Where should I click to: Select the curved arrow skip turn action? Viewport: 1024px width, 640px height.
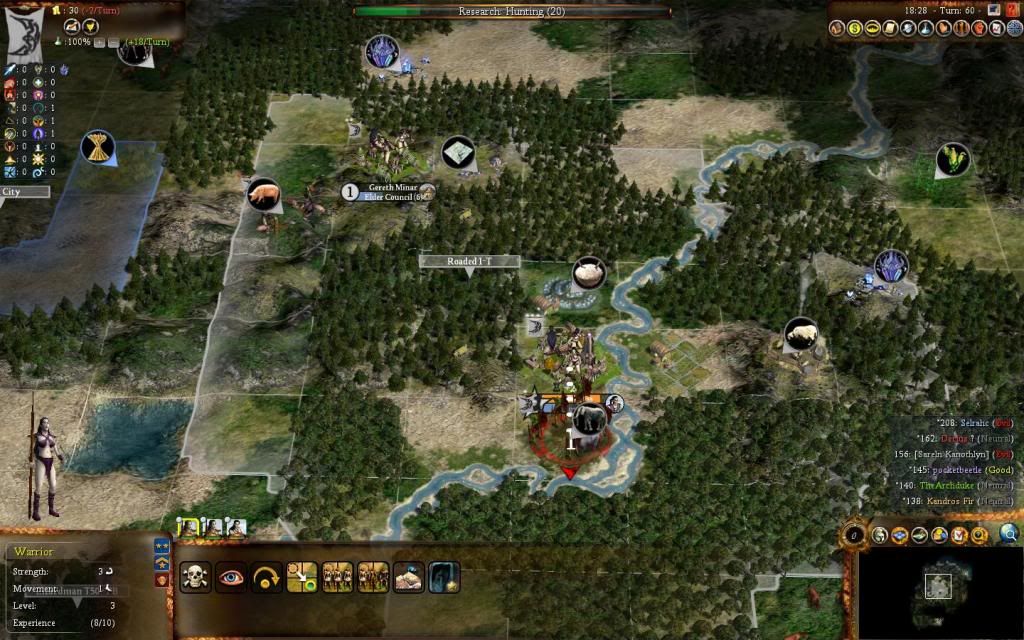pos(266,577)
